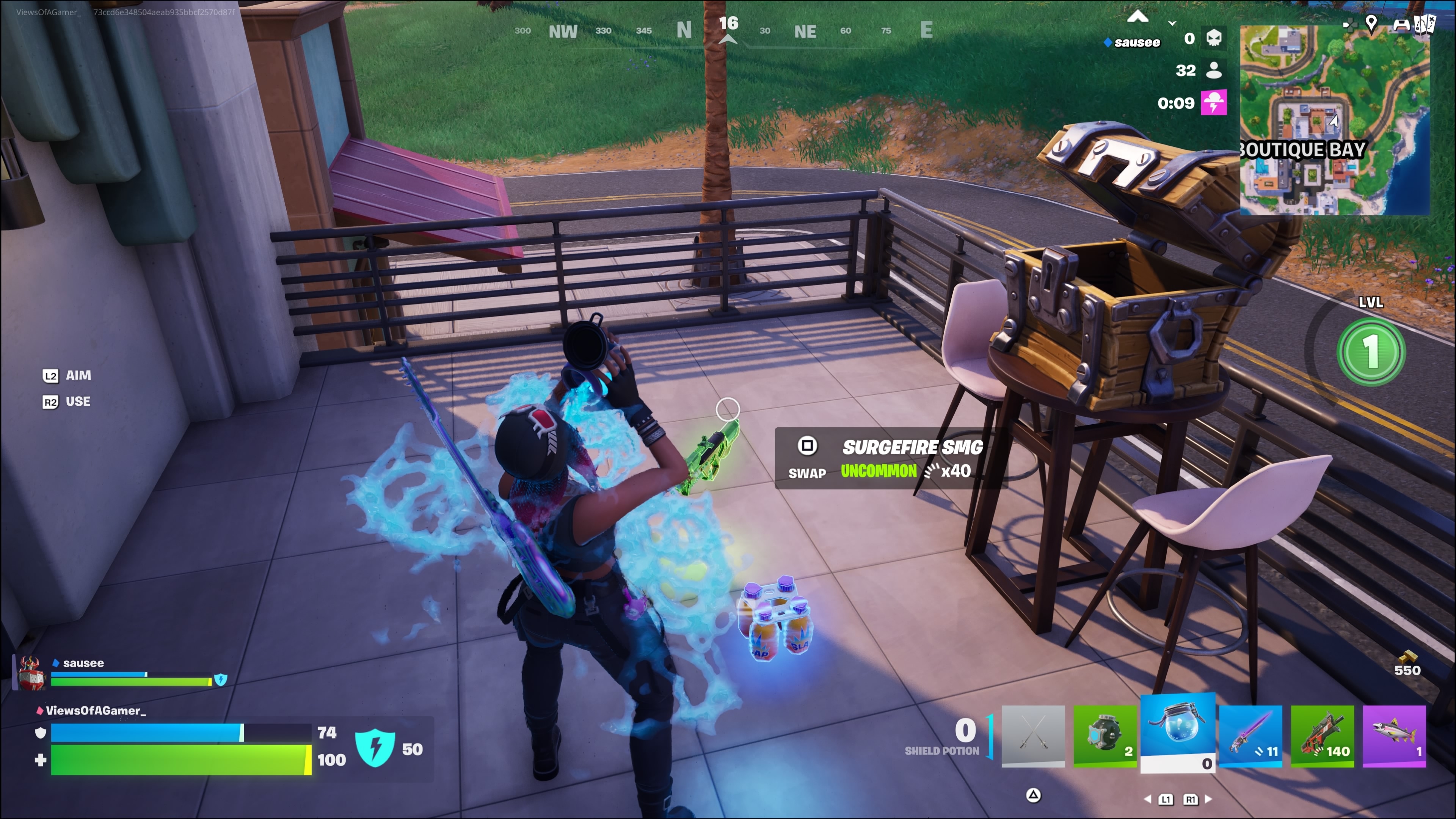
Task: Click the green level 1 badge
Action: pos(1371,351)
